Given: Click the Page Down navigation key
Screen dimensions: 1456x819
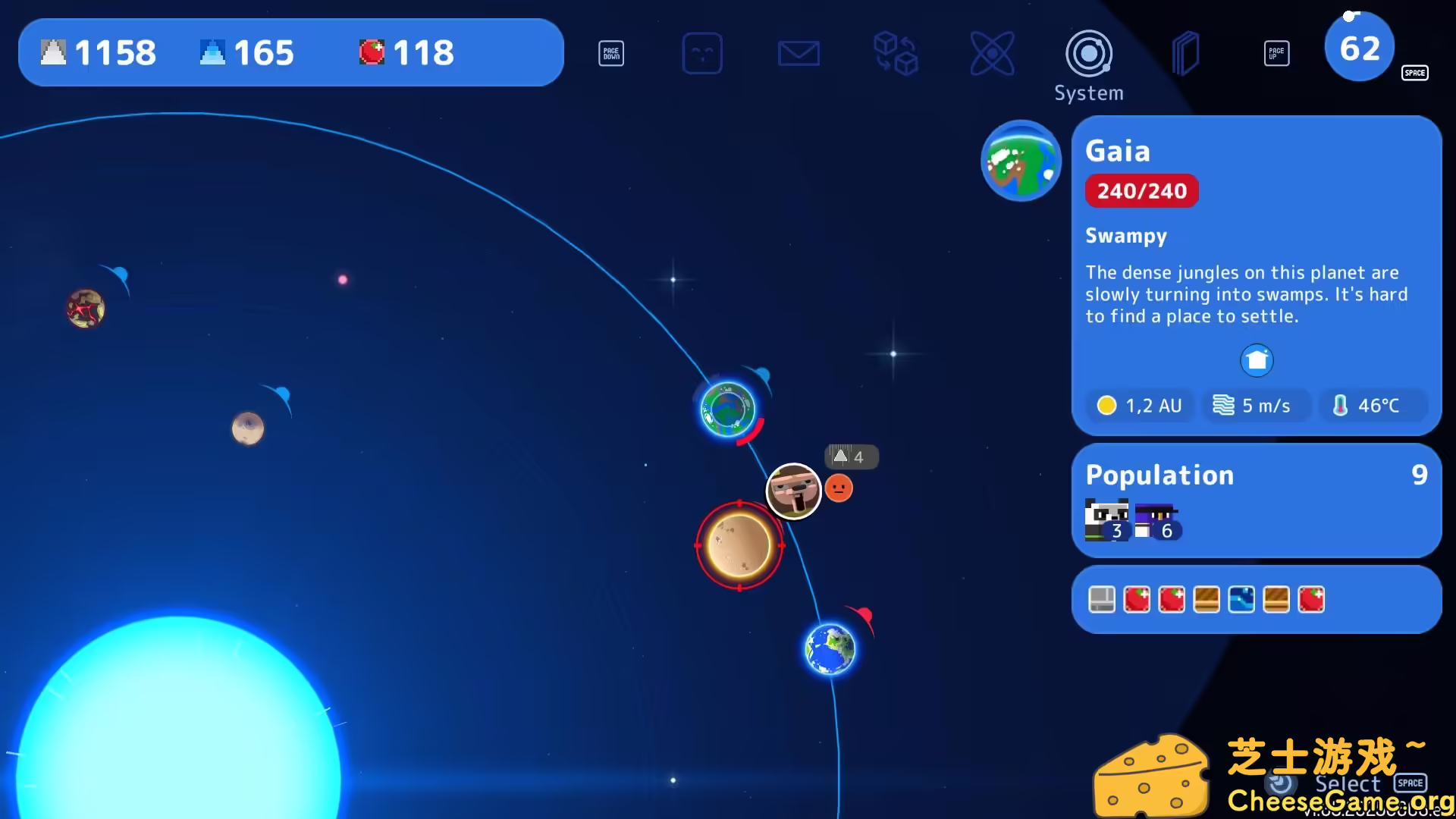Looking at the screenshot, I should pyautogui.click(x=610, y=53).
